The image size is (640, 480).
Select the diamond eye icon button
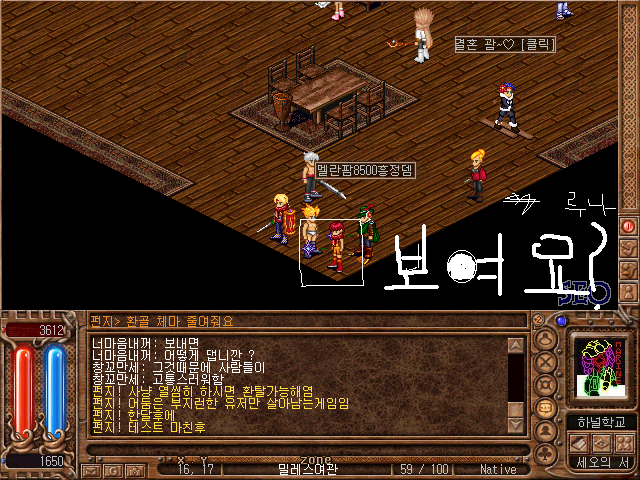pos(599,443)
